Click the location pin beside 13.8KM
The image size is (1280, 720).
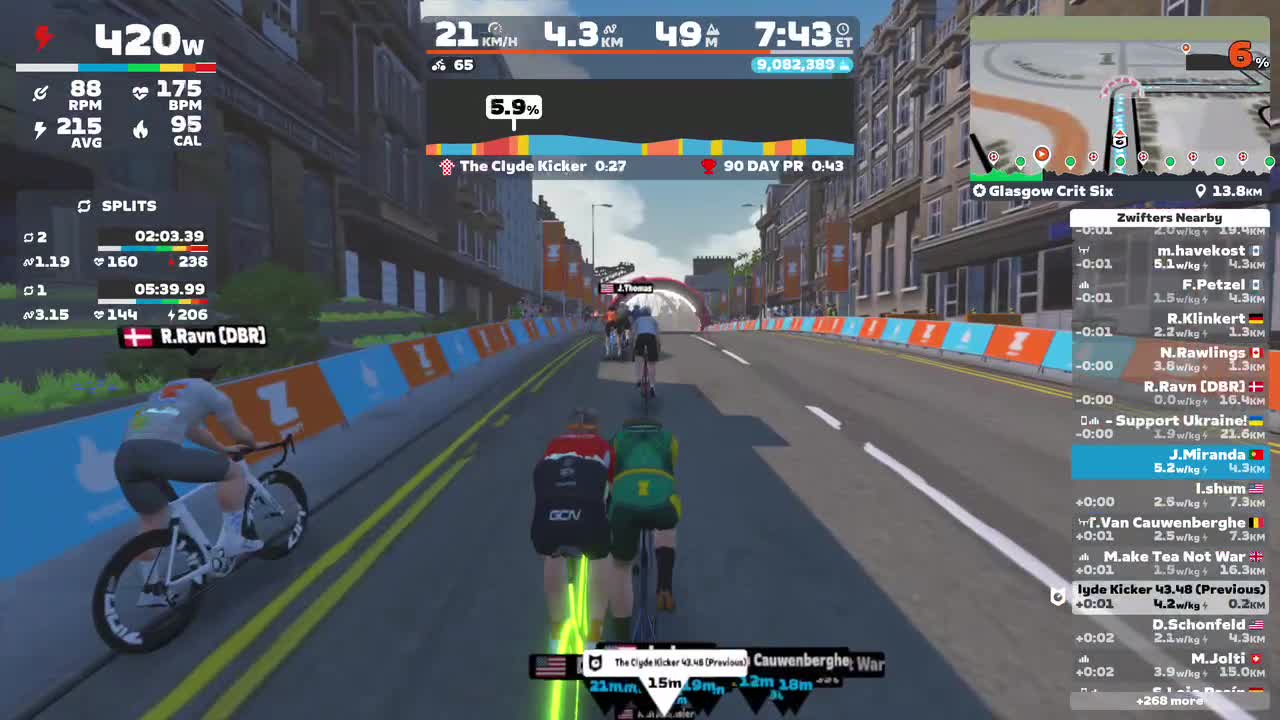coord(1201,191)
